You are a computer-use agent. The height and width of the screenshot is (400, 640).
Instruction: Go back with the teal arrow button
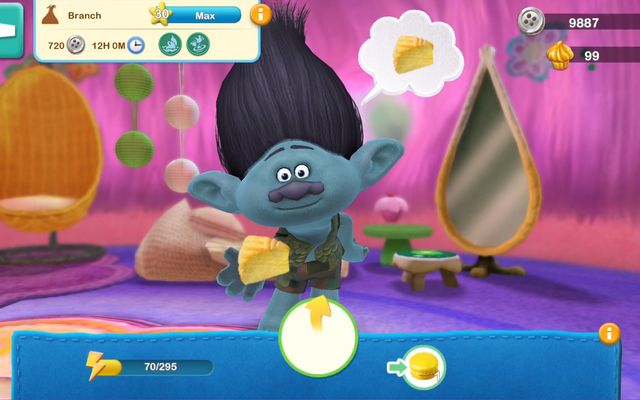click(x=11, y=30)
